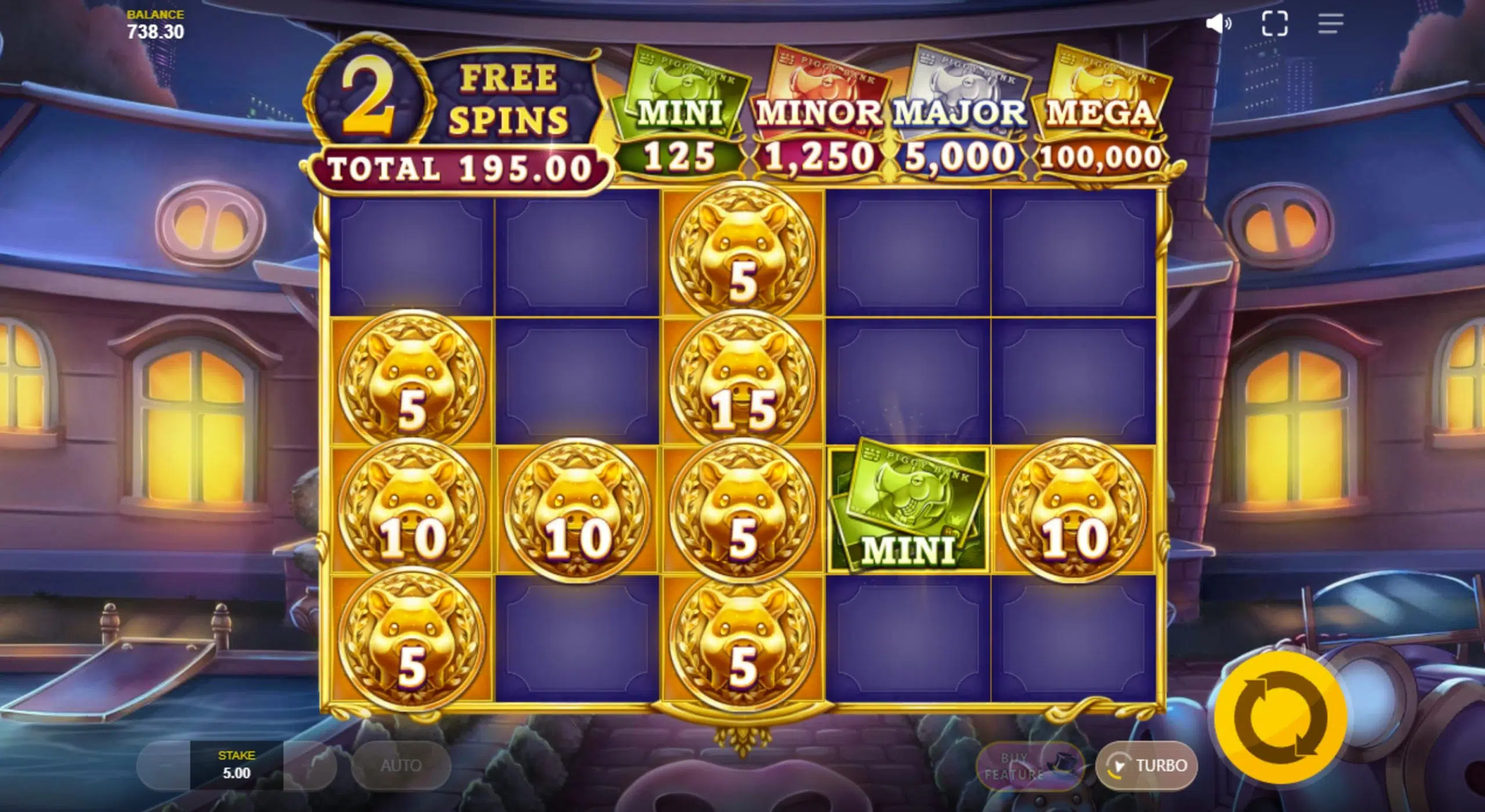View the Total 195.00 win banner
This screenshot has height=812, width=1485.
coord(458,168)
